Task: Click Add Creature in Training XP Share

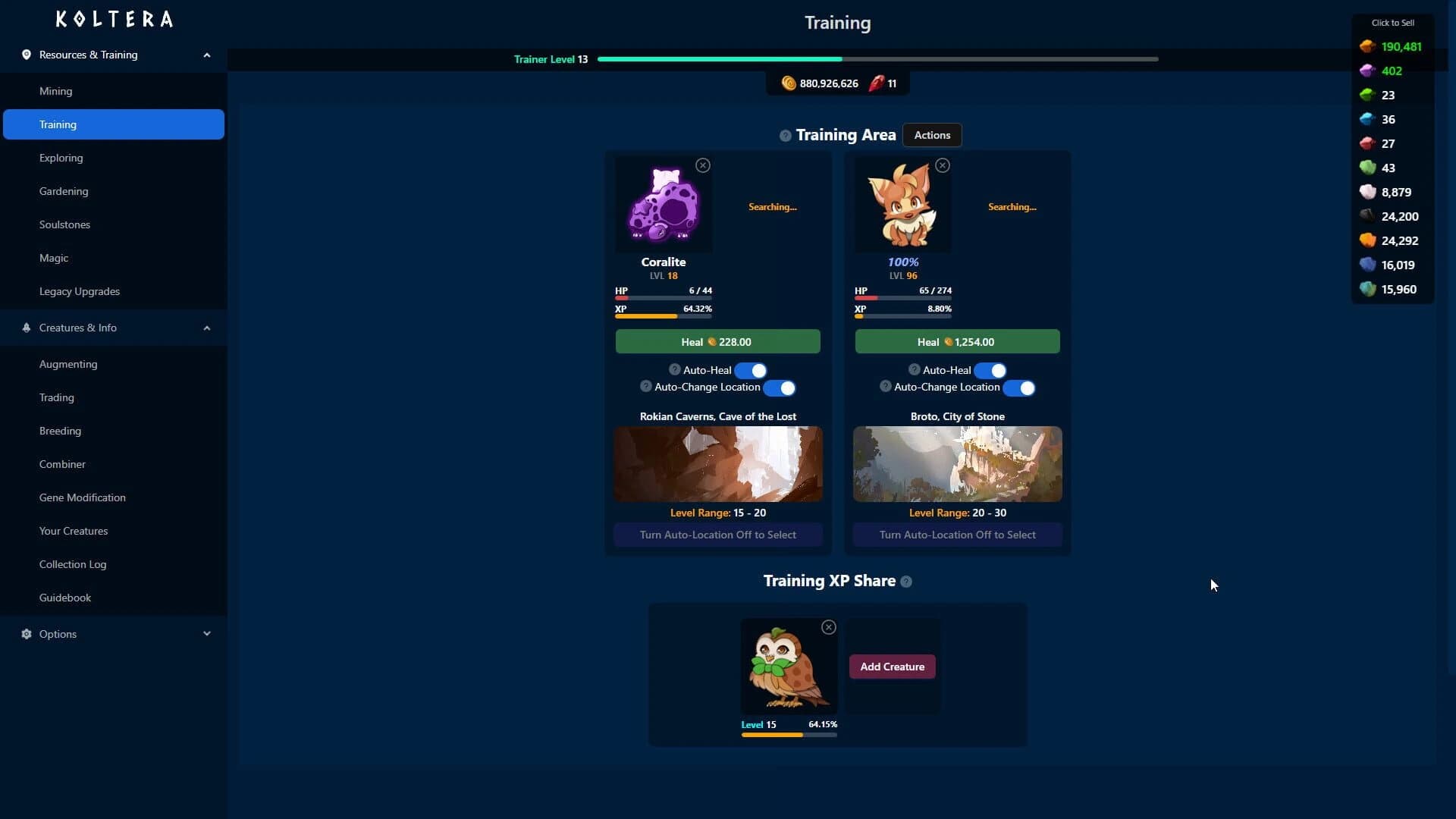Action: 892,666
